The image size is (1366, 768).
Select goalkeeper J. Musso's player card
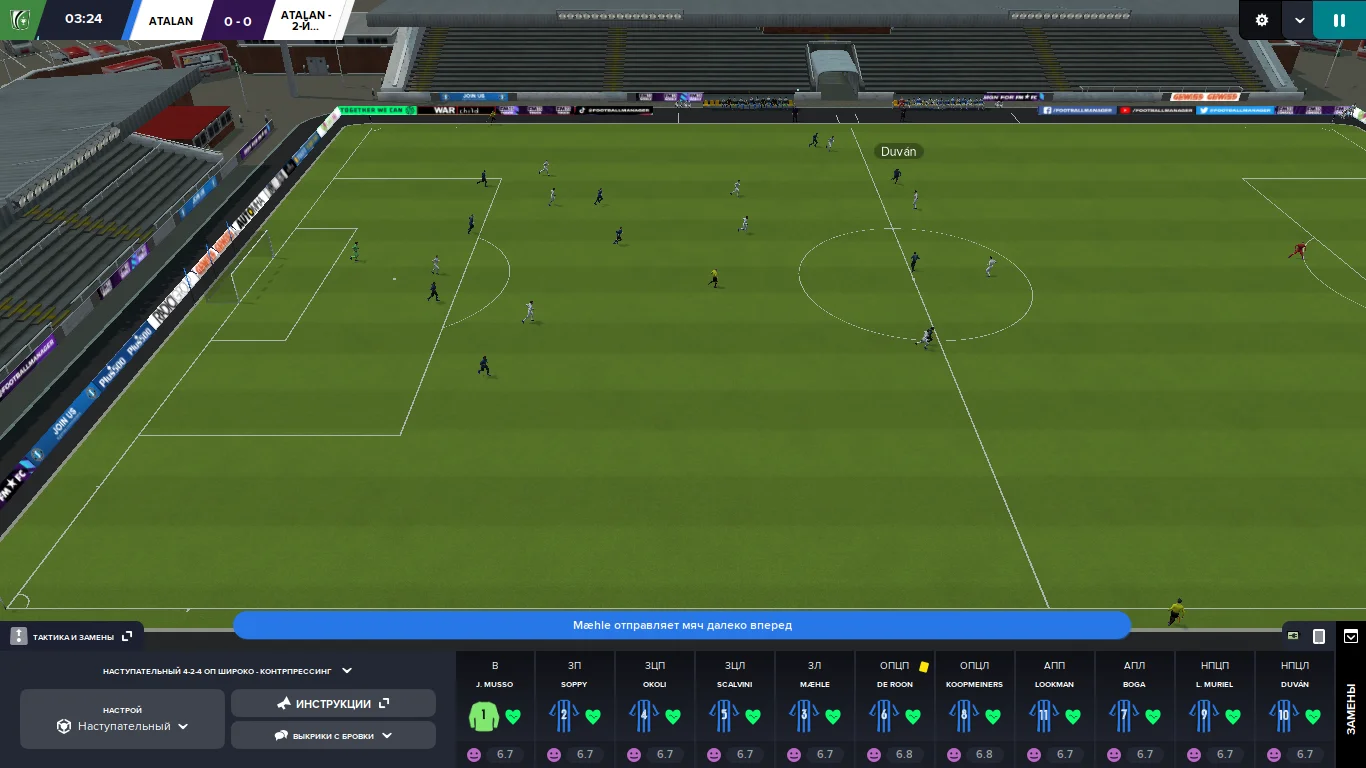pos(494,708)
